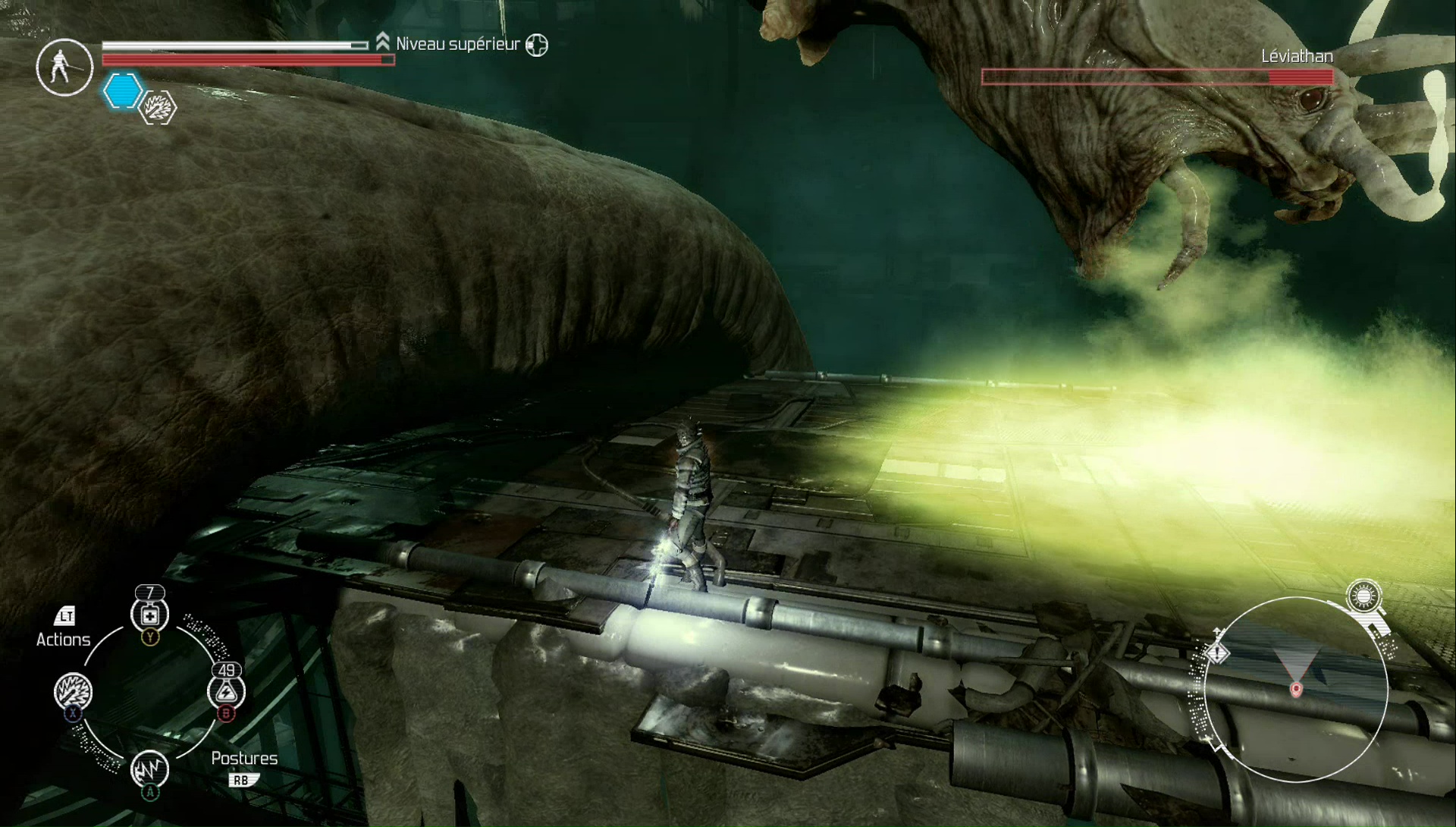Open the circular minimap
The height and width of the screenshot is (827, 1456).
point(1296,690)
